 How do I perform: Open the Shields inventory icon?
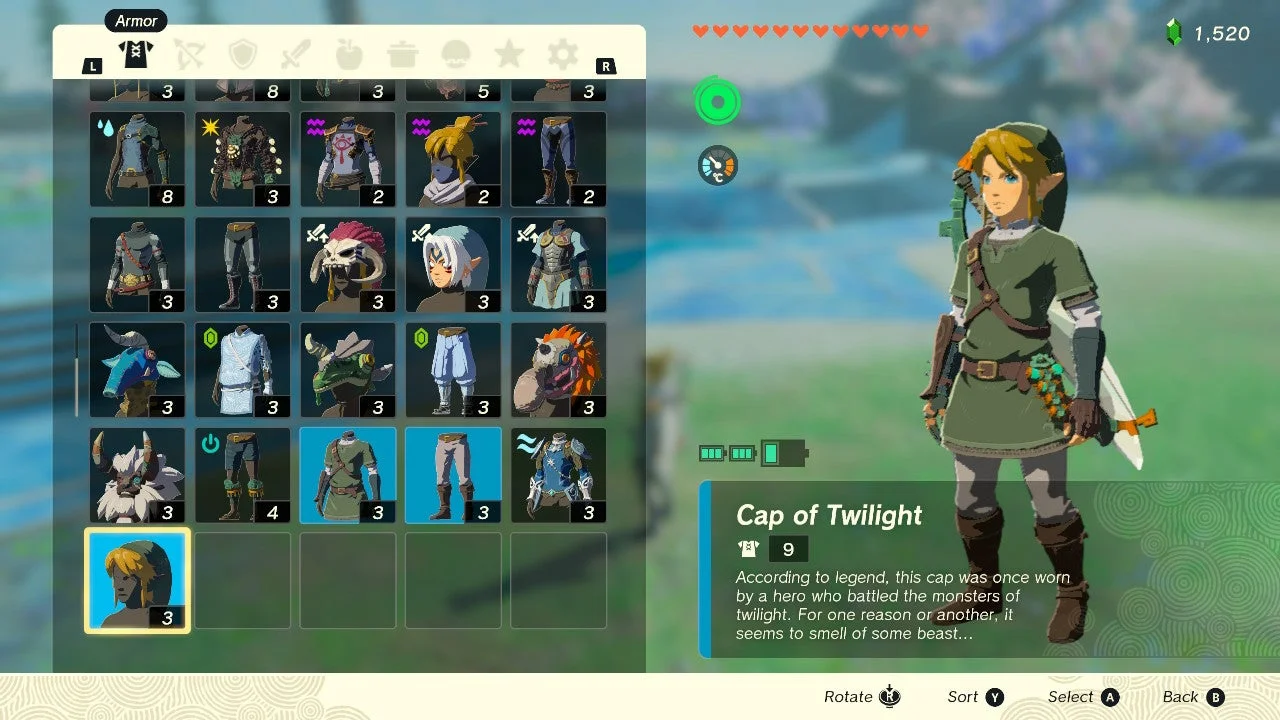243,54
